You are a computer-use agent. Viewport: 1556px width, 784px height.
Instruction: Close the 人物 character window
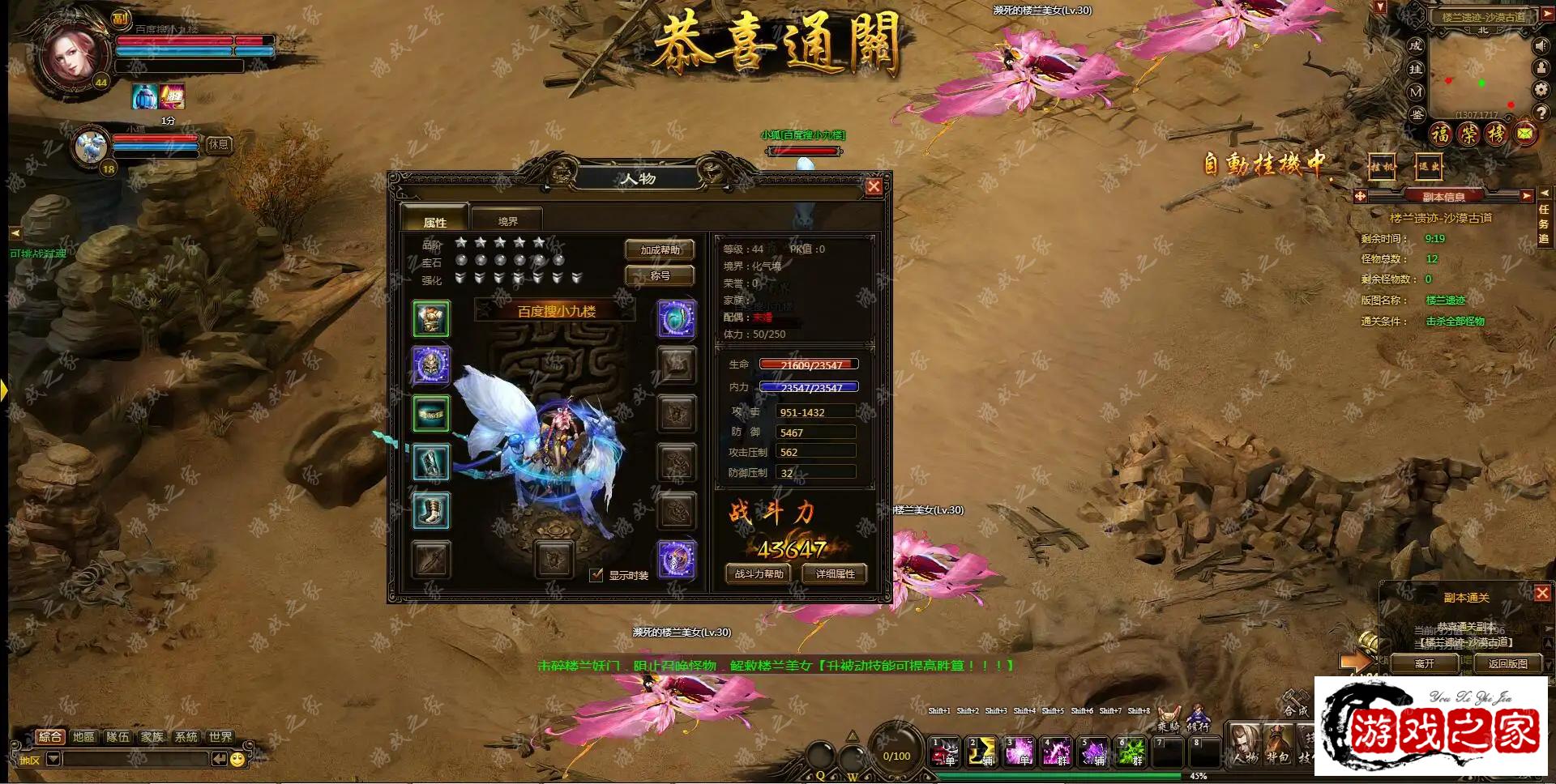874,187
